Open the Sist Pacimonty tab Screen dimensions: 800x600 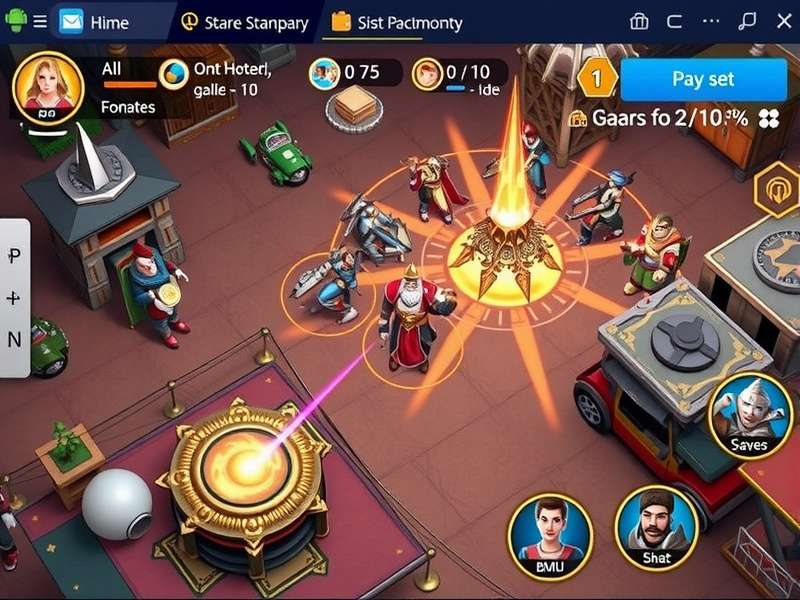point(398,22)
